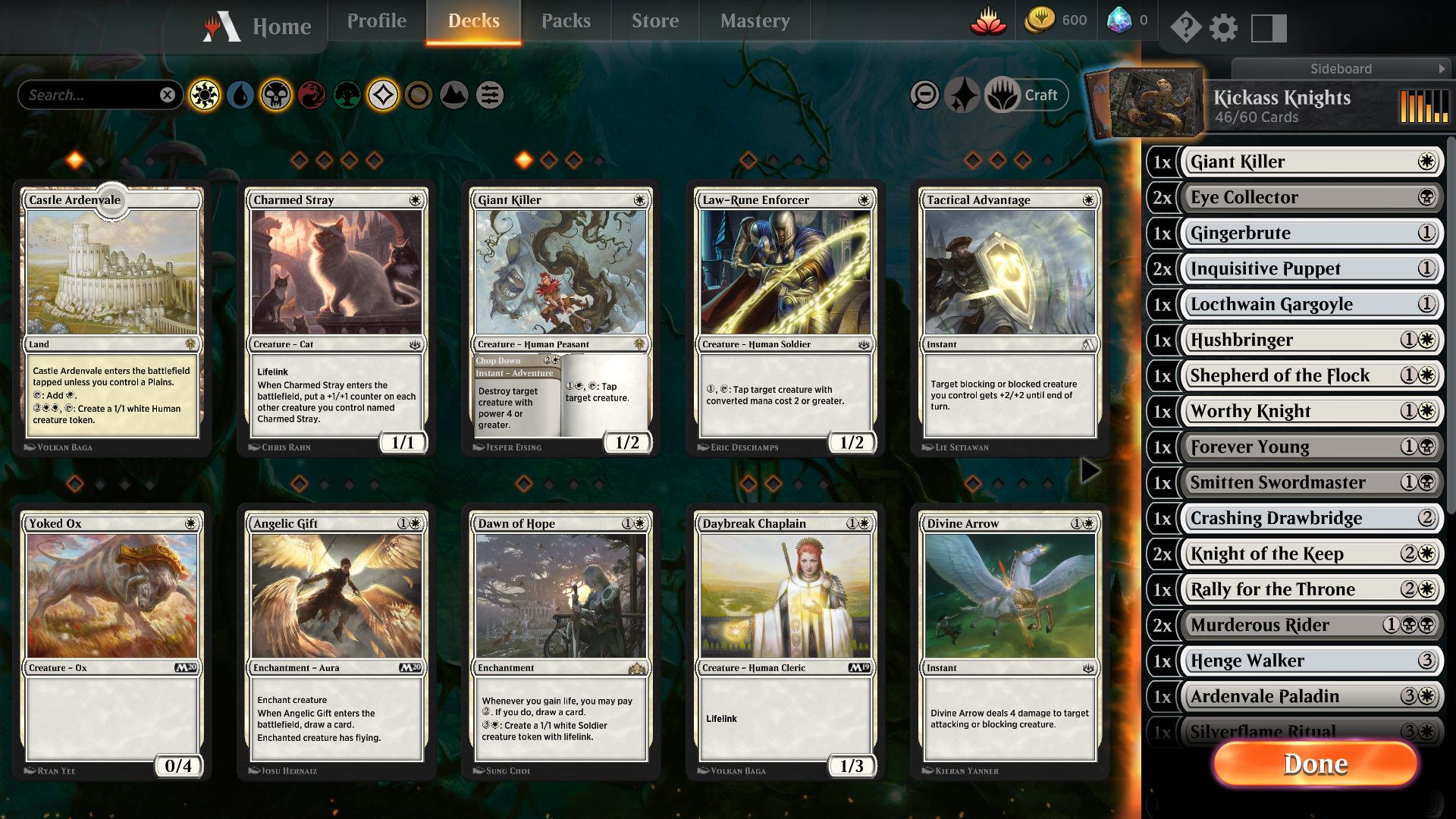Switch to the Packs tab

click(x=566, y=20)
